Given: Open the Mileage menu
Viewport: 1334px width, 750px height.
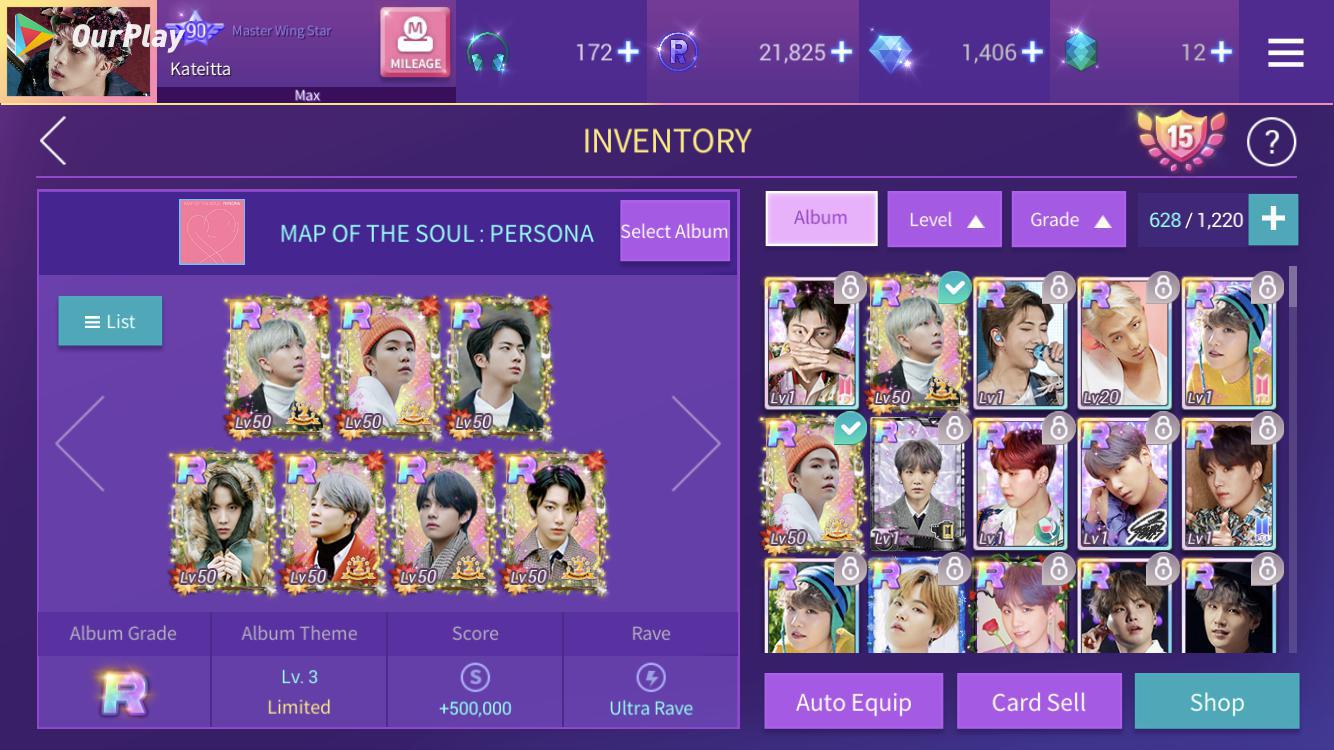Looking at the screenshot, I should pos(415,44).
